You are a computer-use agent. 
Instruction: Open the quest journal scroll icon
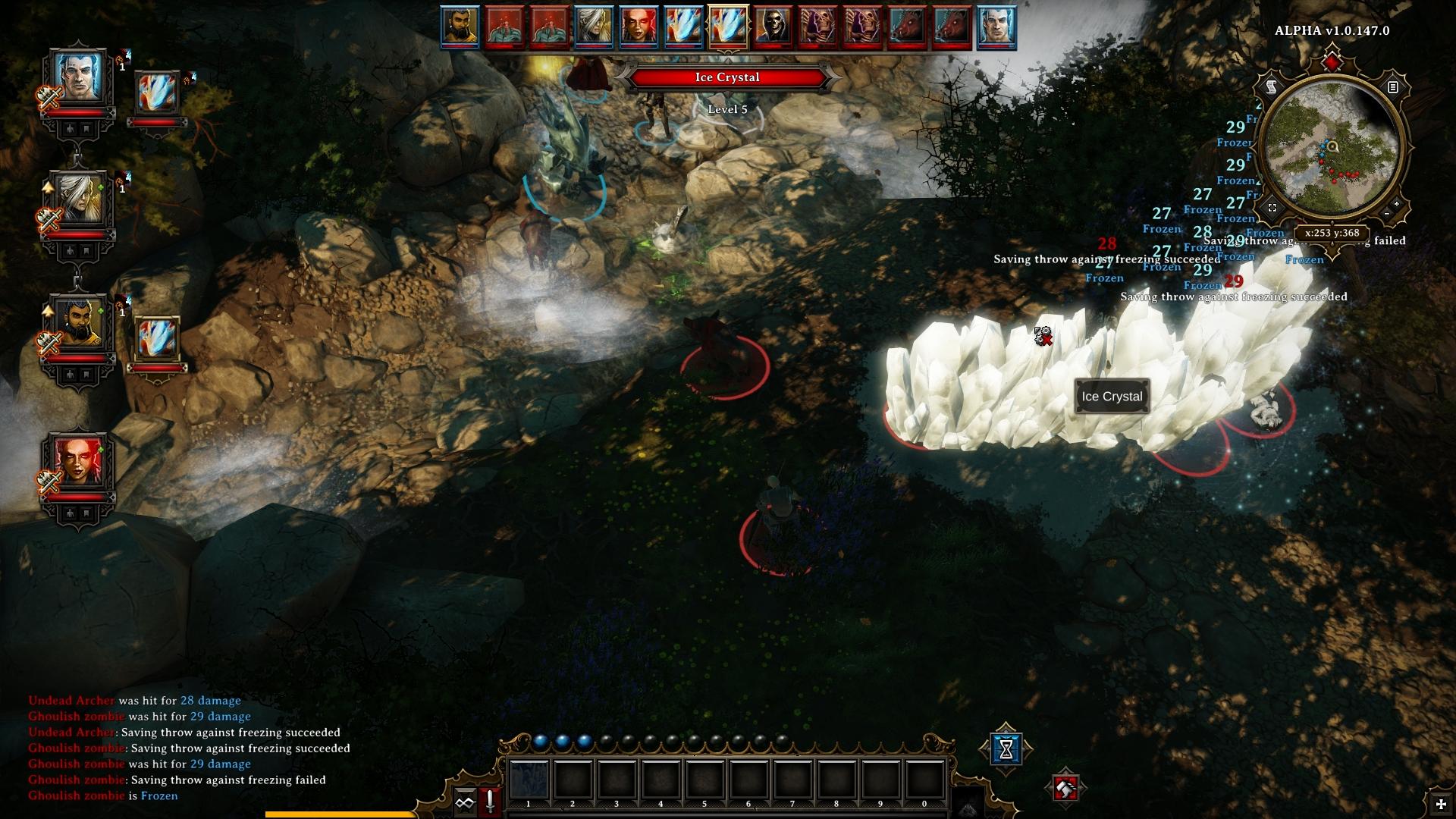click(1272, 87)
